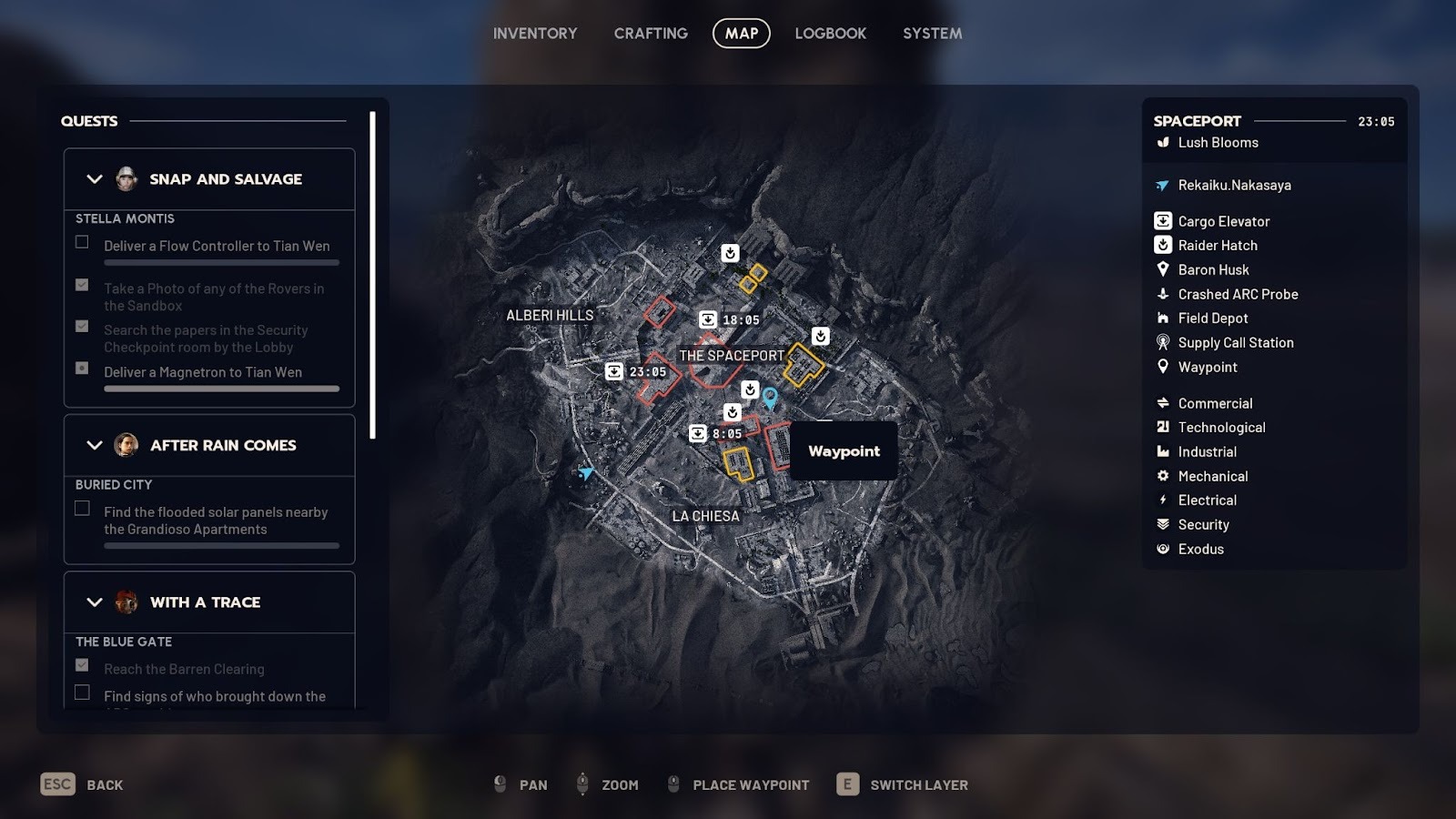1456x819 pixels.
Task: Open the Inventory tab
Action: pyautogui.click(x=535, y=34)
